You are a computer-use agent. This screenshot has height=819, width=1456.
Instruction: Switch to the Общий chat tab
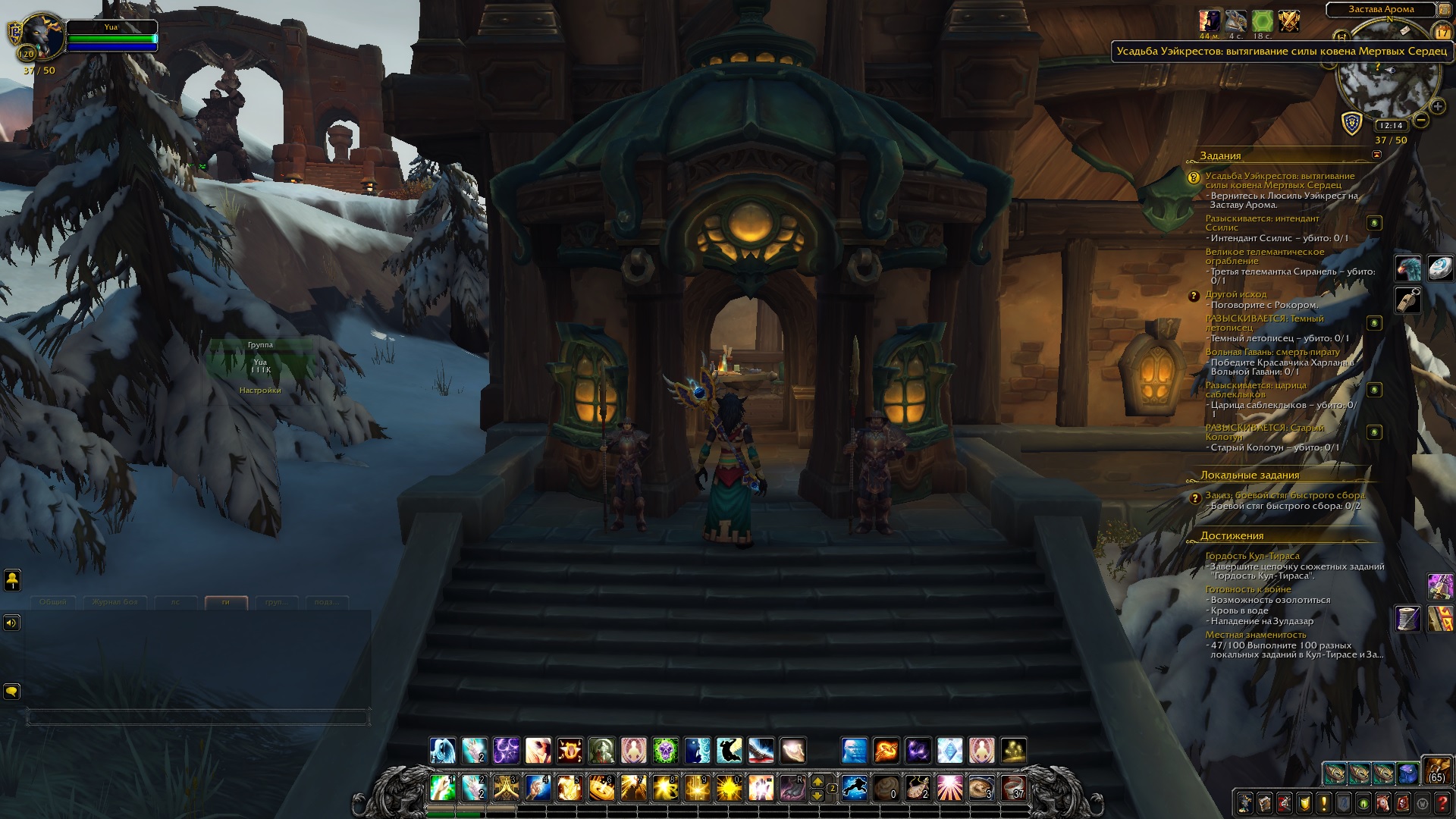click(x=53, y=602)
